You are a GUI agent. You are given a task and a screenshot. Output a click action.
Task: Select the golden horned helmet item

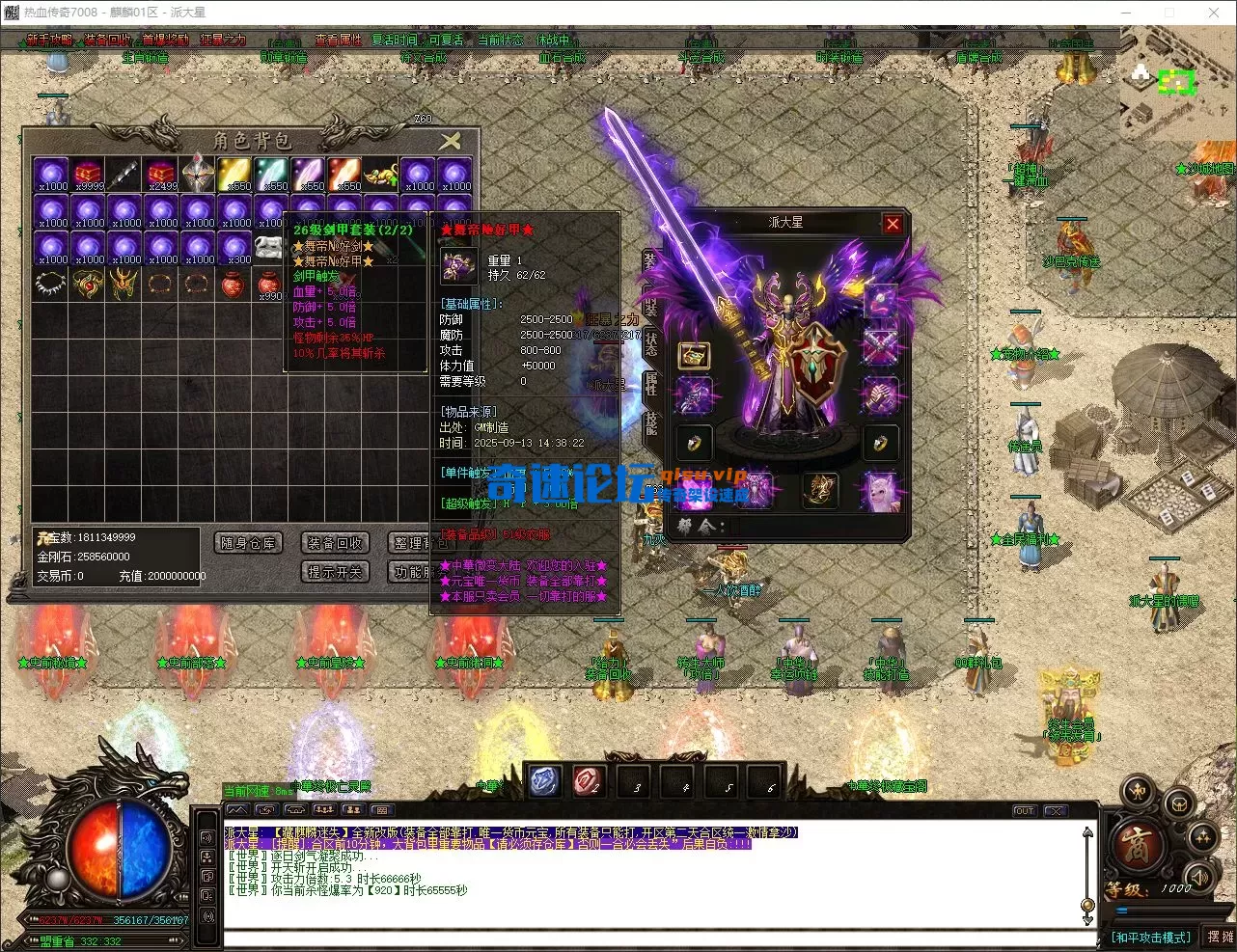pyautogui.click(x=124, y=285)
